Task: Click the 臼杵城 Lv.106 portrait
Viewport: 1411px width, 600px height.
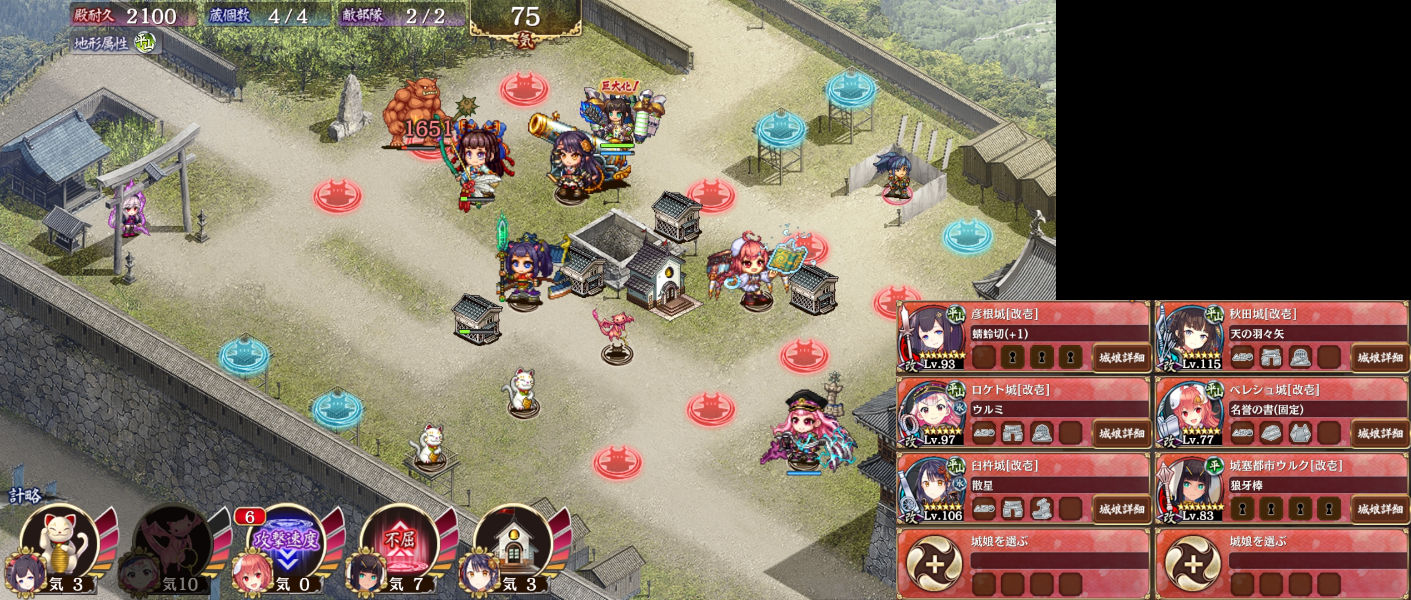Action: [935, 487]
